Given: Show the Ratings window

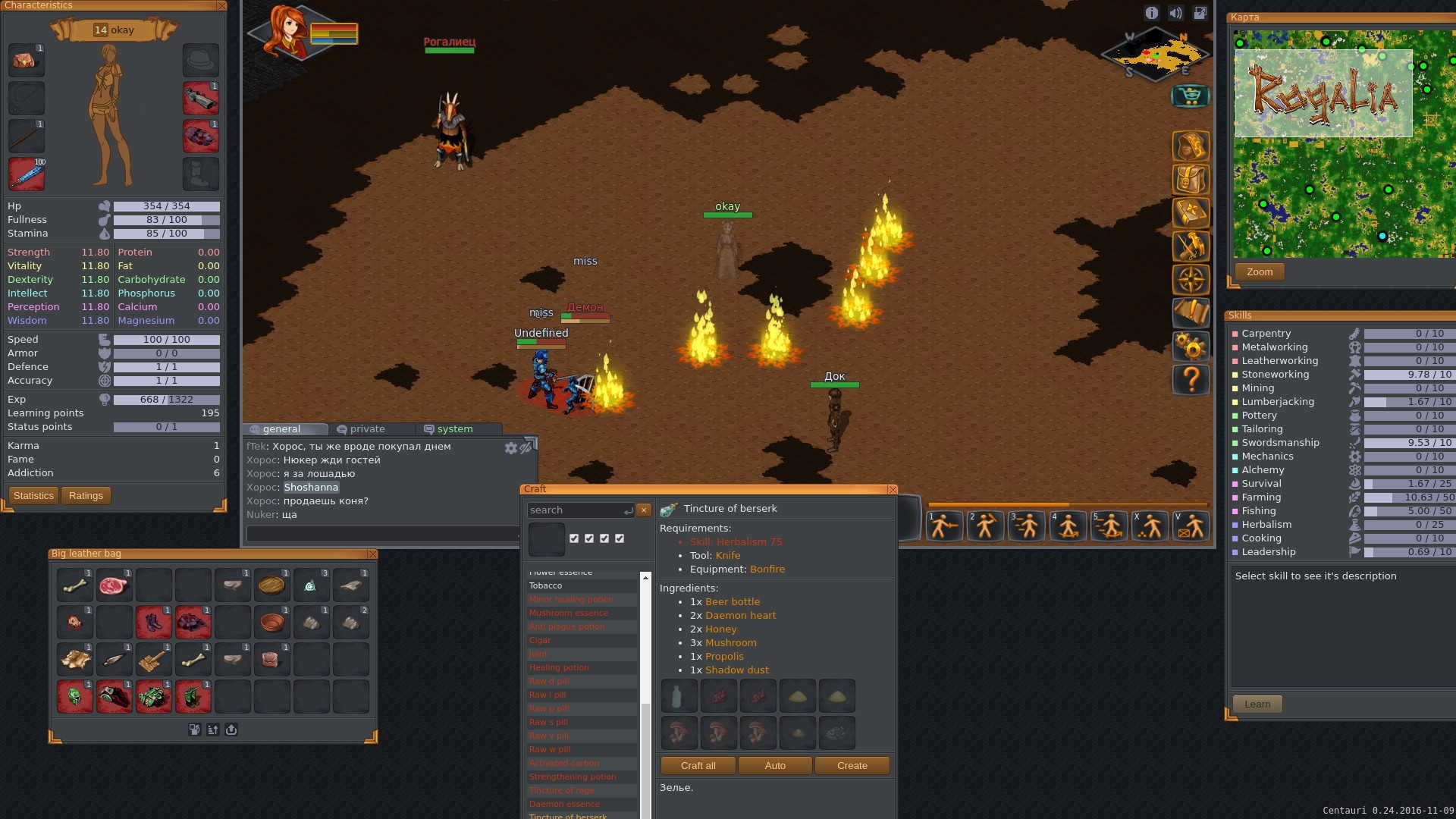Looking at the screenshot, I should (86, 496).
